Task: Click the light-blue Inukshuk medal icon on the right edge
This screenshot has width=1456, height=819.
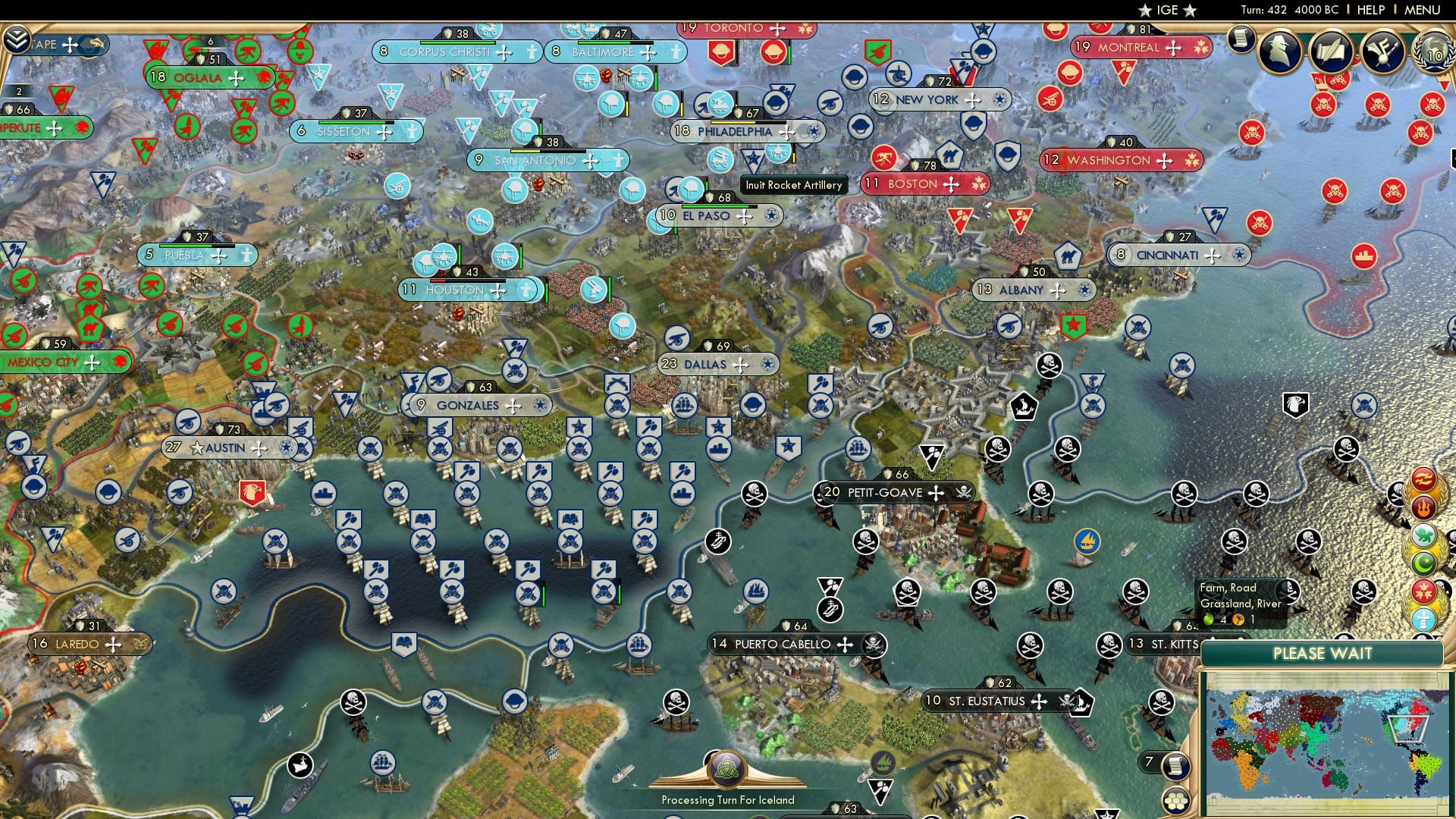Action: [x=1424, y=619]
